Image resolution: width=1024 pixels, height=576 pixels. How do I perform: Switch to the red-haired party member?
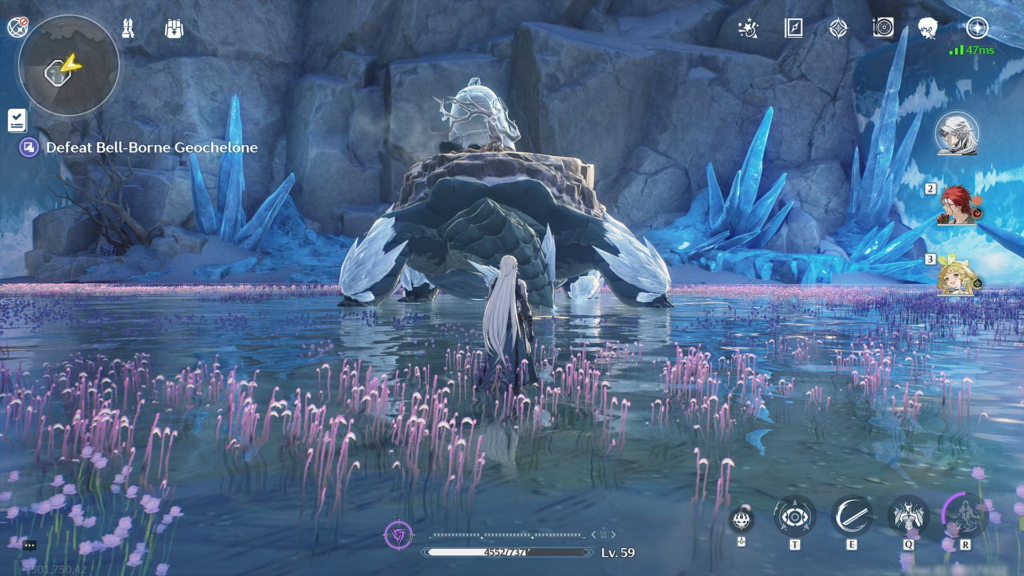click(x=958, y=204)
